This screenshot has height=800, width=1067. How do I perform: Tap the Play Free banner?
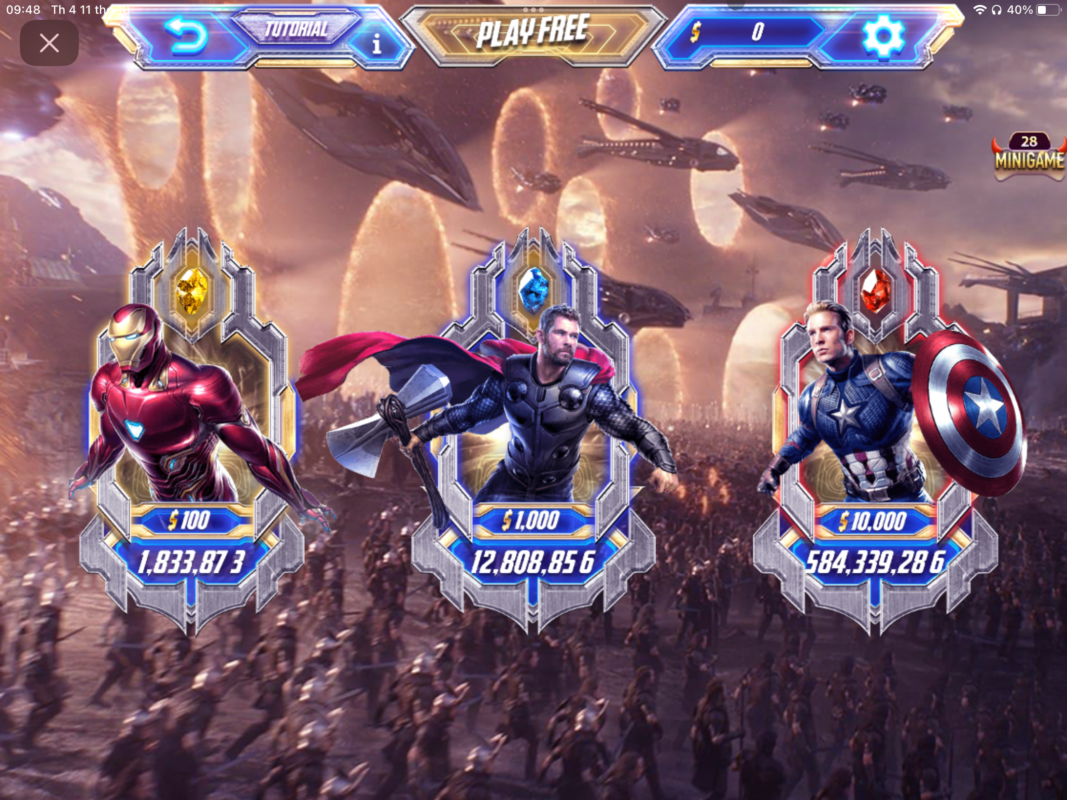[x=532, y=33]
